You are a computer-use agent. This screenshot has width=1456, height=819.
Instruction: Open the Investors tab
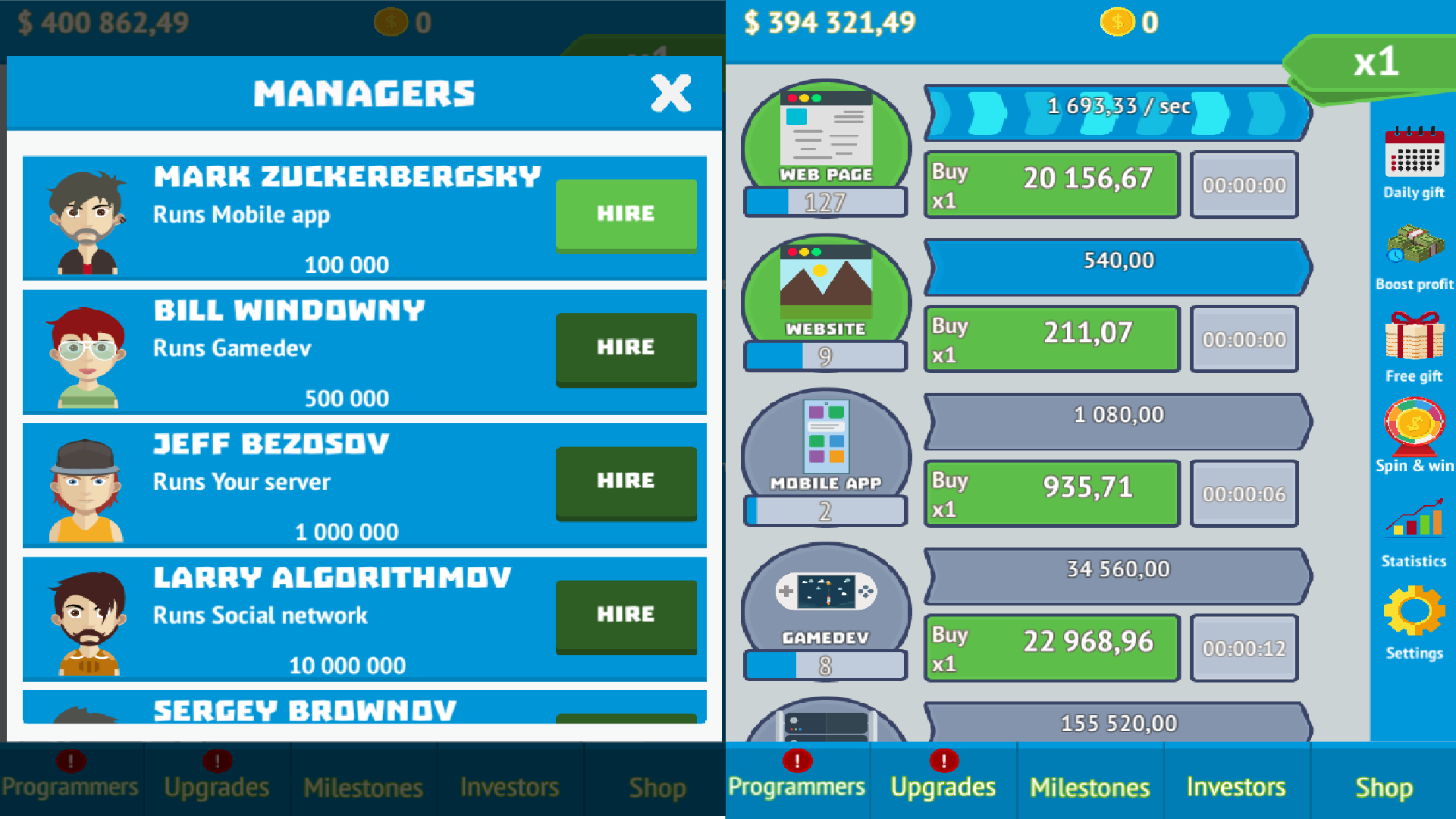click(1236, 787)
